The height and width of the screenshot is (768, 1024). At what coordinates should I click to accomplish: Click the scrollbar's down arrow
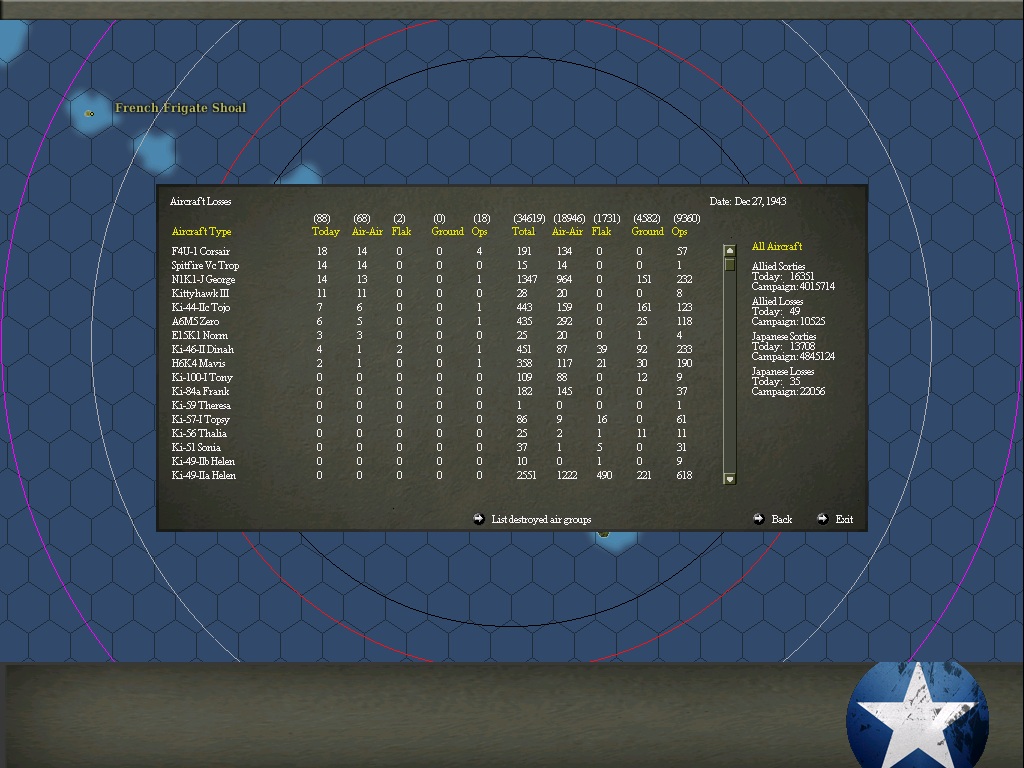[729, 479]
